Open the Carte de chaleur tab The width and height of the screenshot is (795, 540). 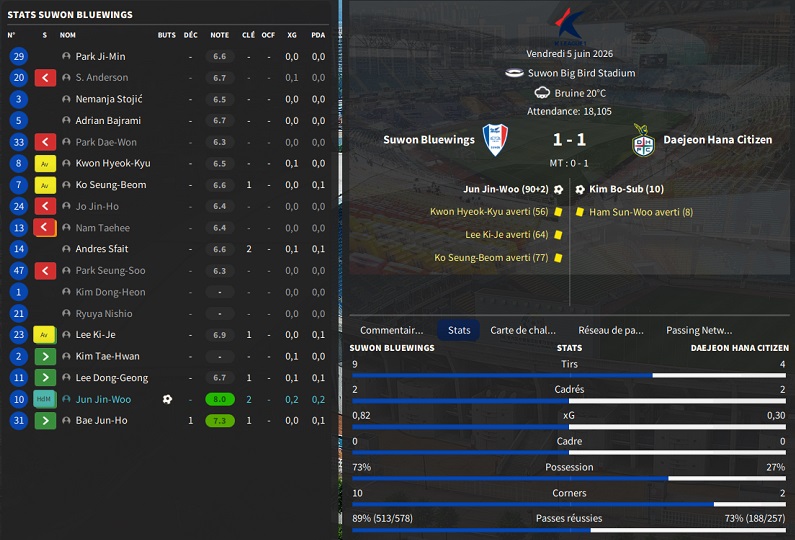click(x=522, y=330)
